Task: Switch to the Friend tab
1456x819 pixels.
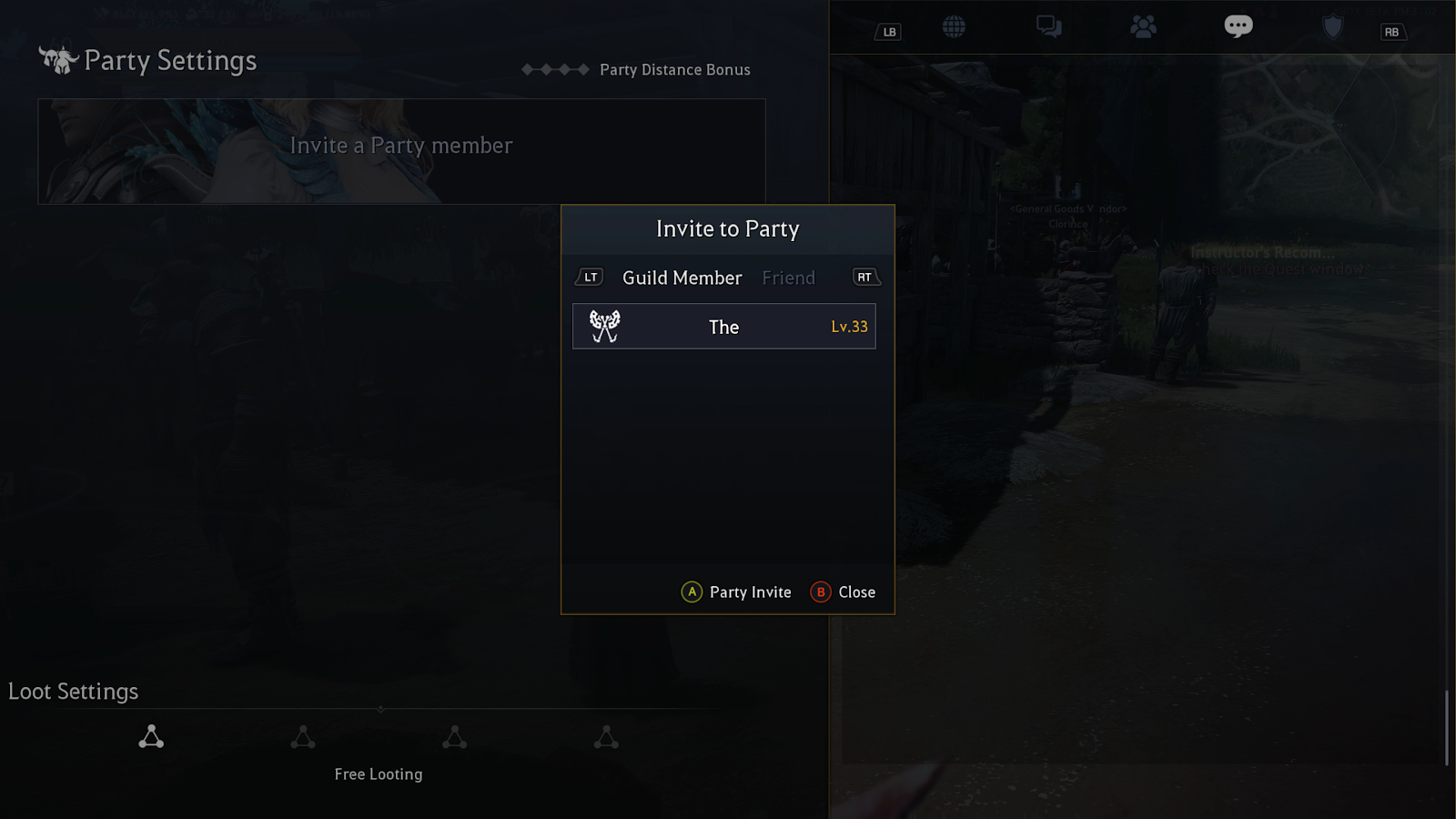Action: point(788,278)
